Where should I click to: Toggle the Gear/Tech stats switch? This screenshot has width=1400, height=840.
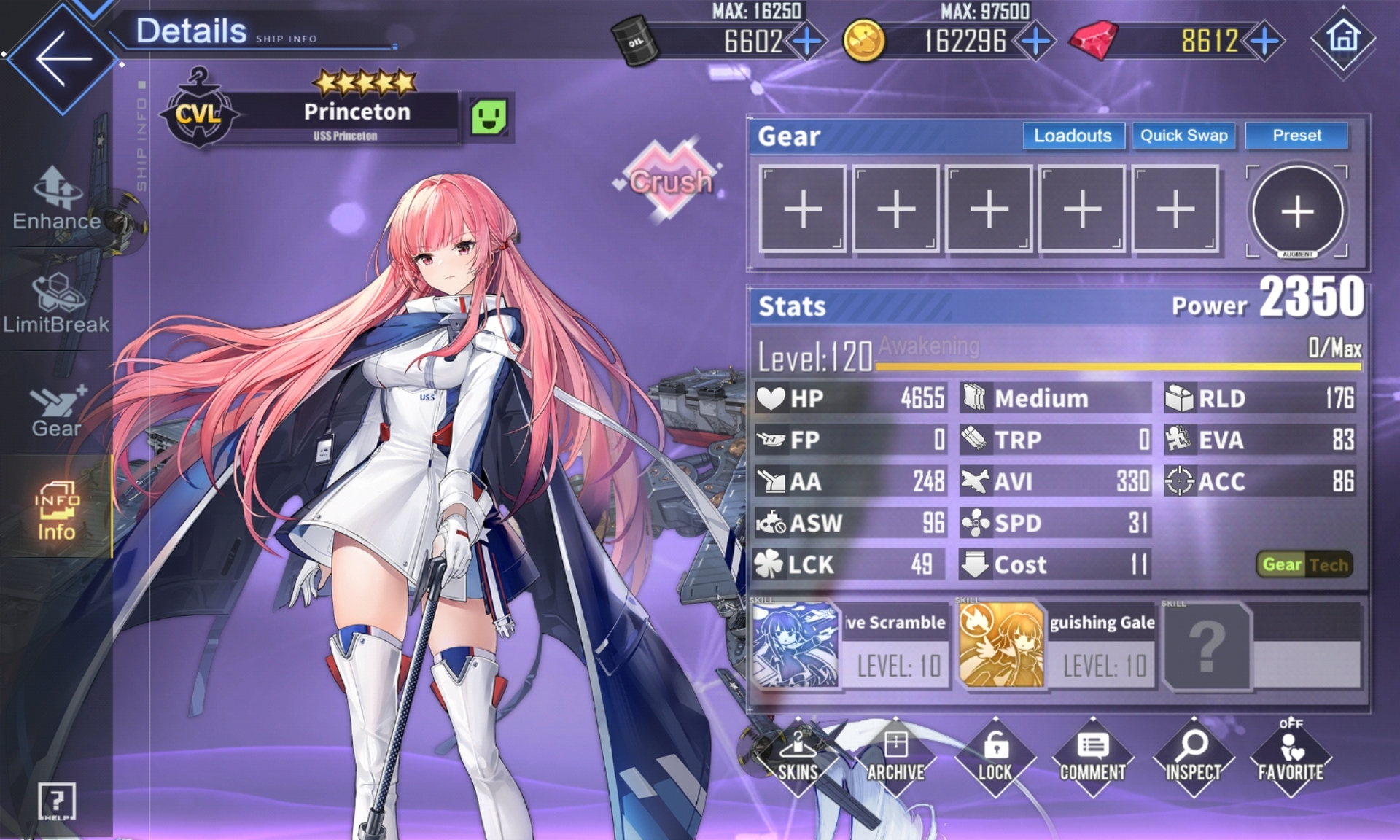click(x=1305, y=564)
